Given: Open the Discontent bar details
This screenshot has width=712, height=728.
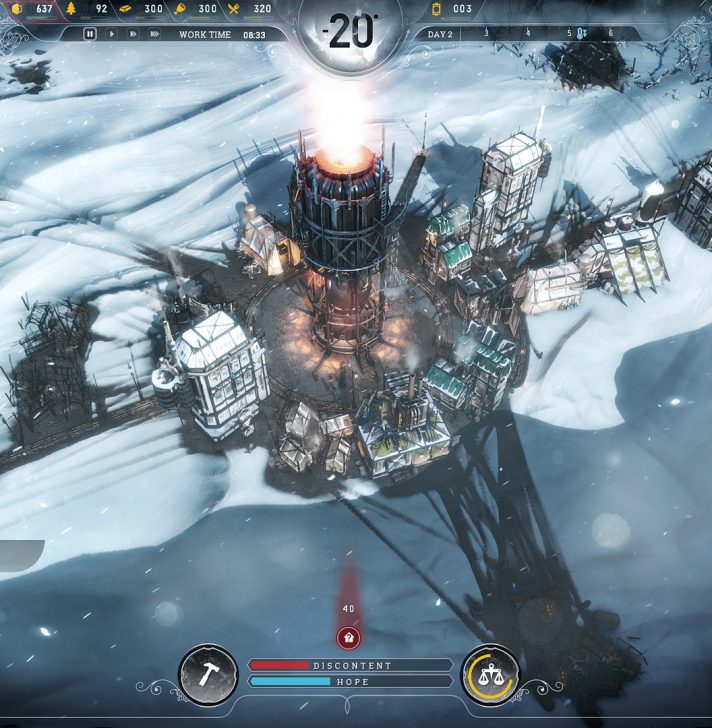Looking at the screenshot, I should [350, 665].
